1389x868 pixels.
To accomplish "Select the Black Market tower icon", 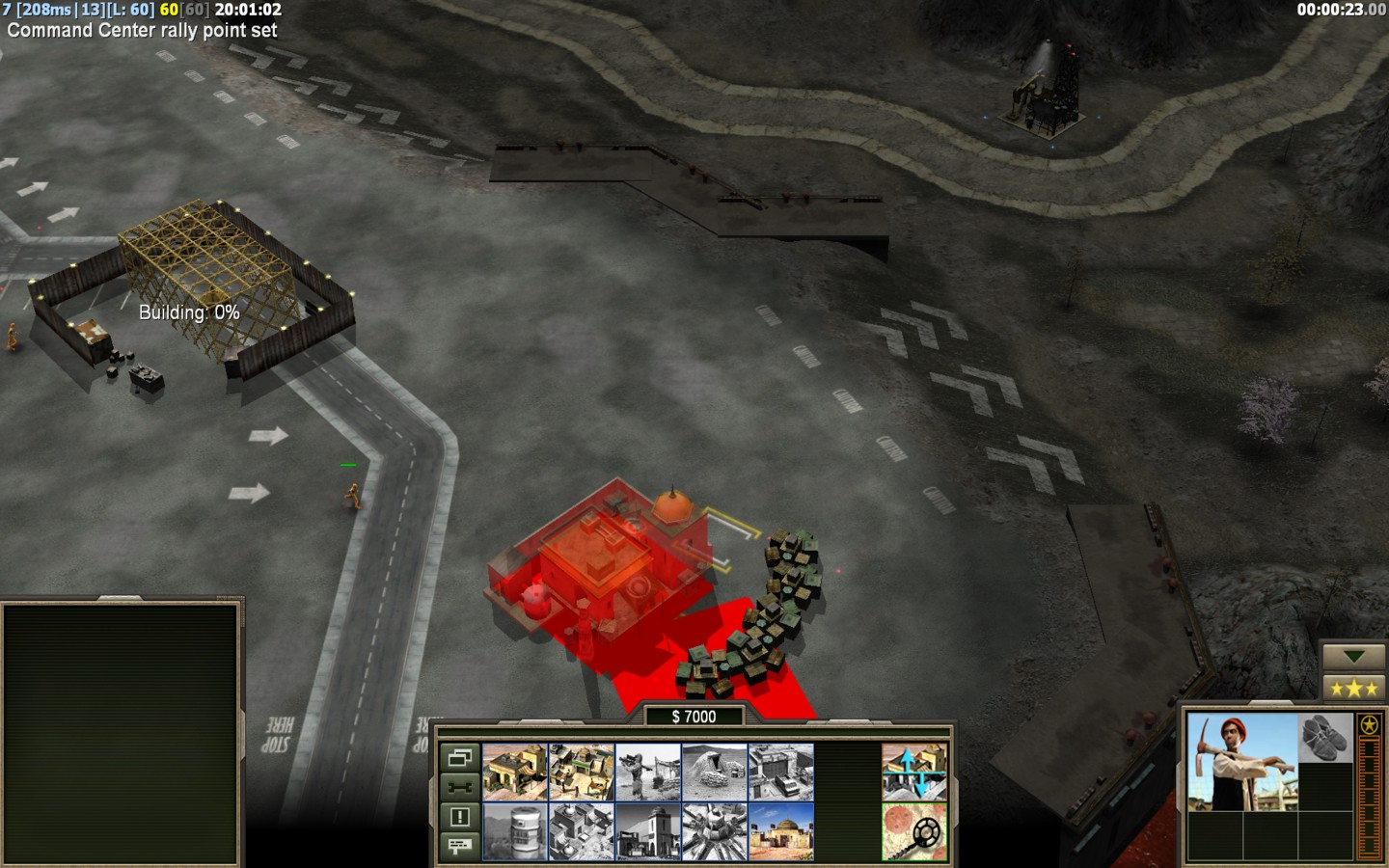I will [x=647, y=831].
